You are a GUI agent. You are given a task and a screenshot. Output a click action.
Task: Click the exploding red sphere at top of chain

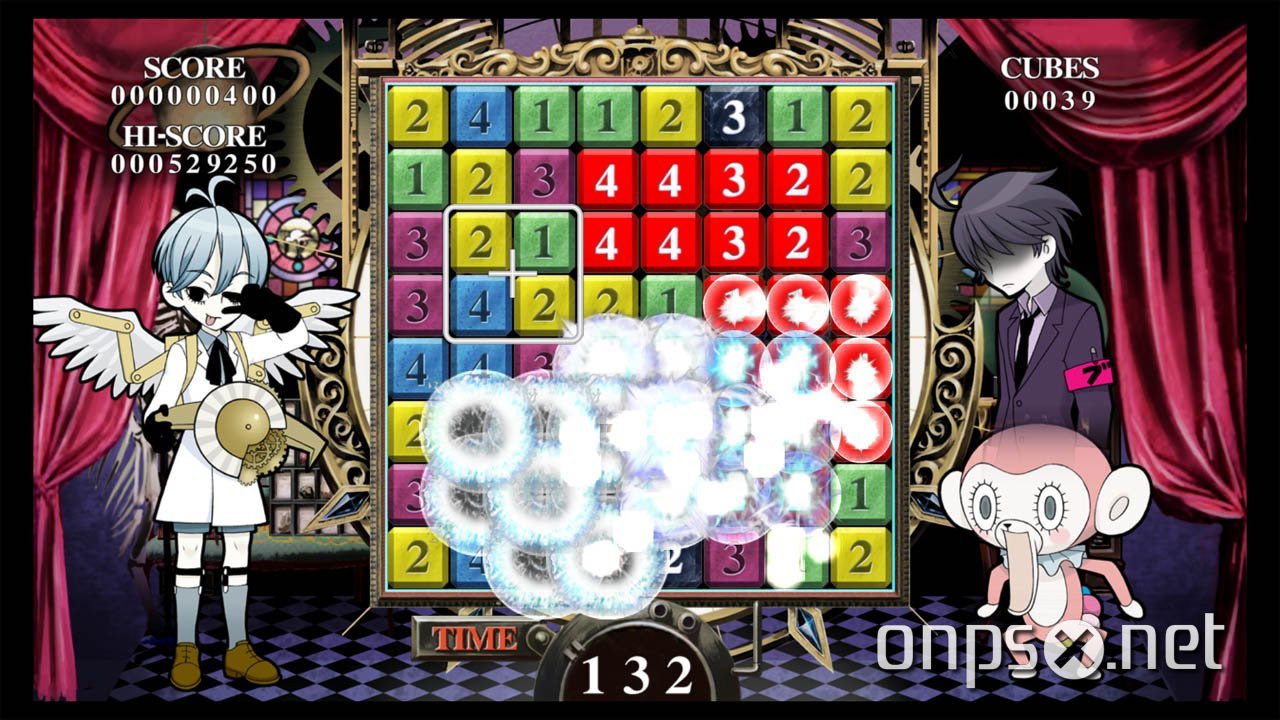click(x=735, y=305)
